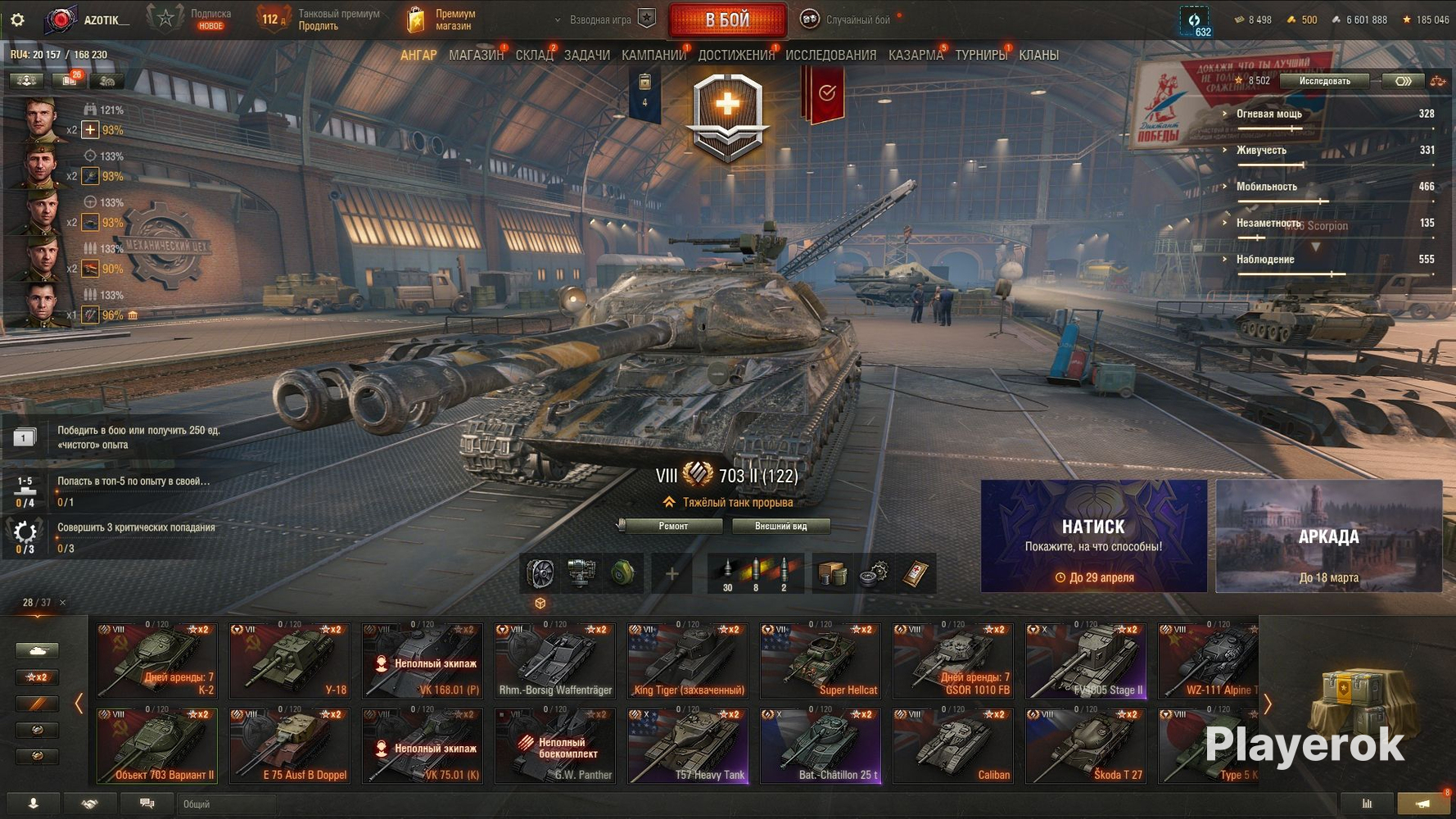Switch to the МАГАЗИН tab
Screen dimensions: 1456x819
pyautogui.click(x=476, y=55)
